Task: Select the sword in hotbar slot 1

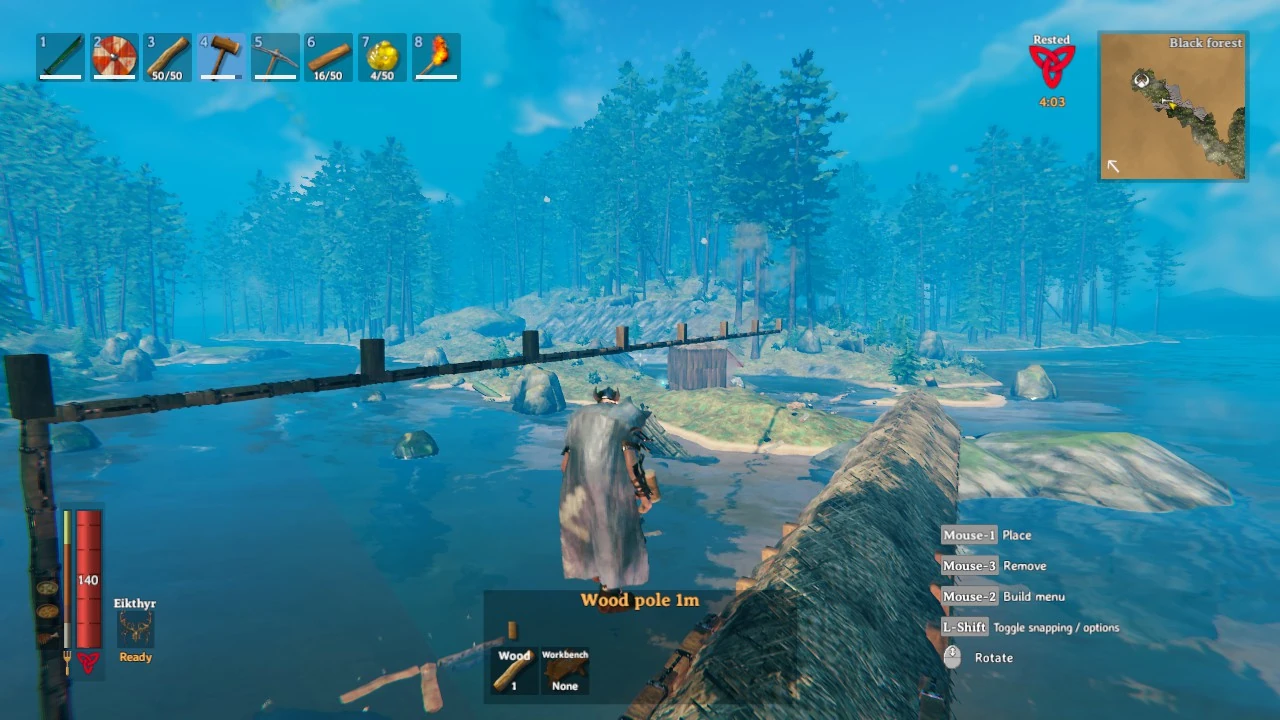Action: click(59, 57)
